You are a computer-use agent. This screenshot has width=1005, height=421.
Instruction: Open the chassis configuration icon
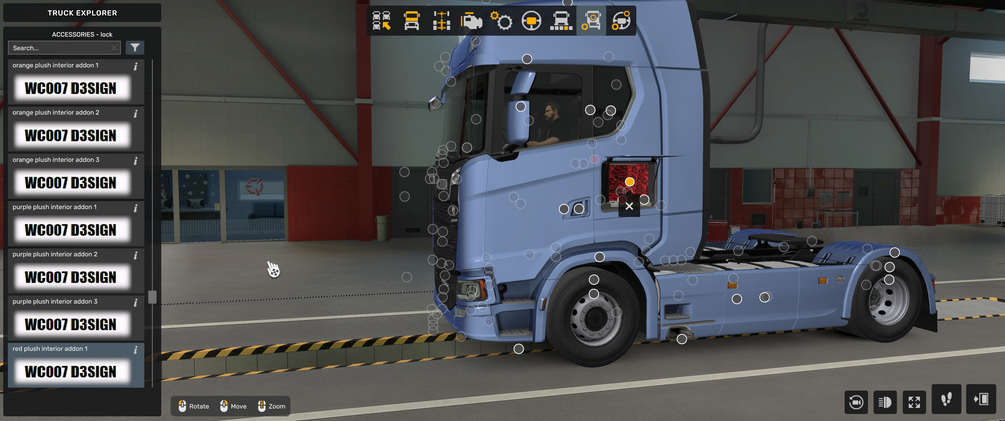(441, 20)
